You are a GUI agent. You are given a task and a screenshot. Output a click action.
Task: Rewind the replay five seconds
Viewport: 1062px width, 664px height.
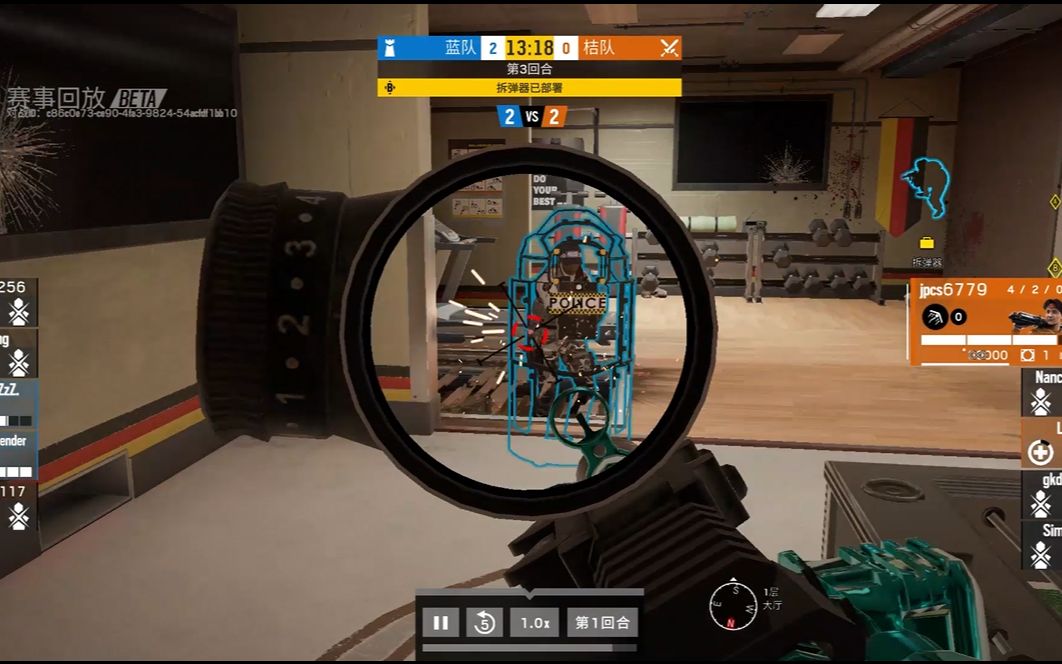click(x=485, y=623)
